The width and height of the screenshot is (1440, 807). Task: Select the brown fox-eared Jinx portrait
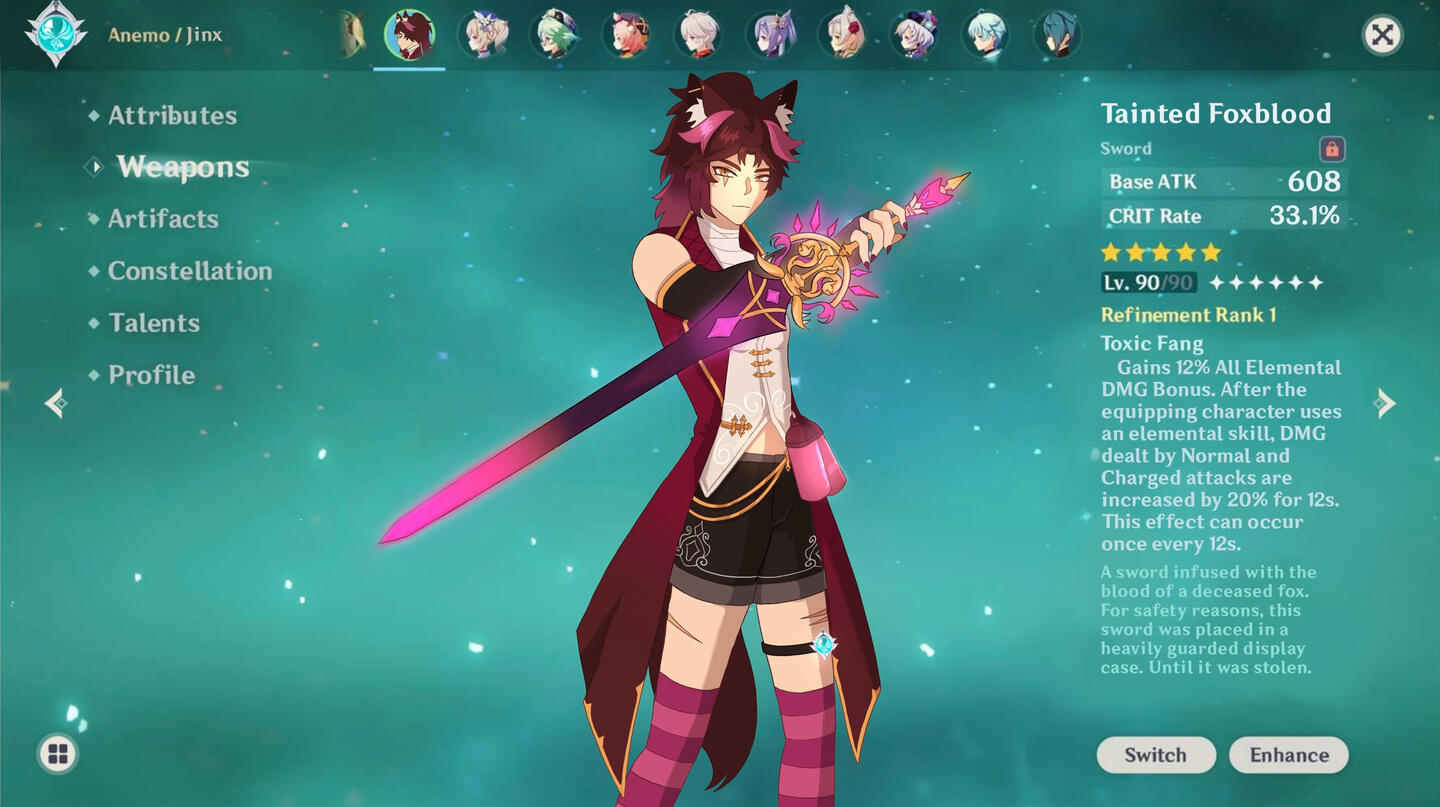pos(410,35)
